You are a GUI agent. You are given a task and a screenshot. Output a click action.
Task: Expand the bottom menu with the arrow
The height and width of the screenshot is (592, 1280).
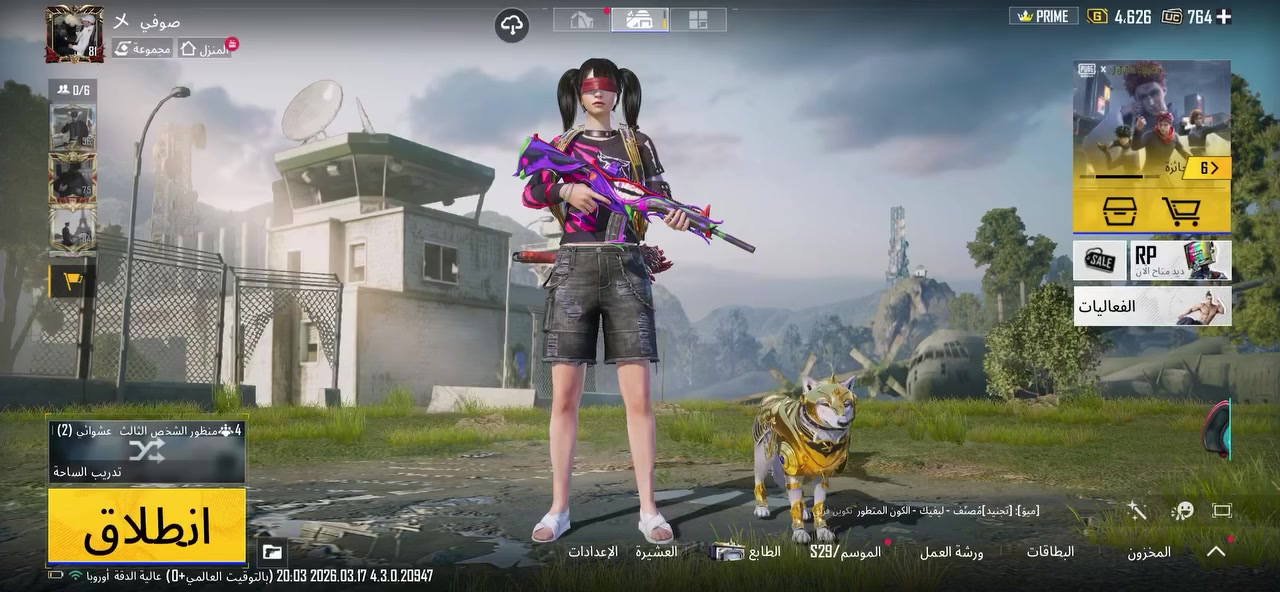click(1216, 551)
